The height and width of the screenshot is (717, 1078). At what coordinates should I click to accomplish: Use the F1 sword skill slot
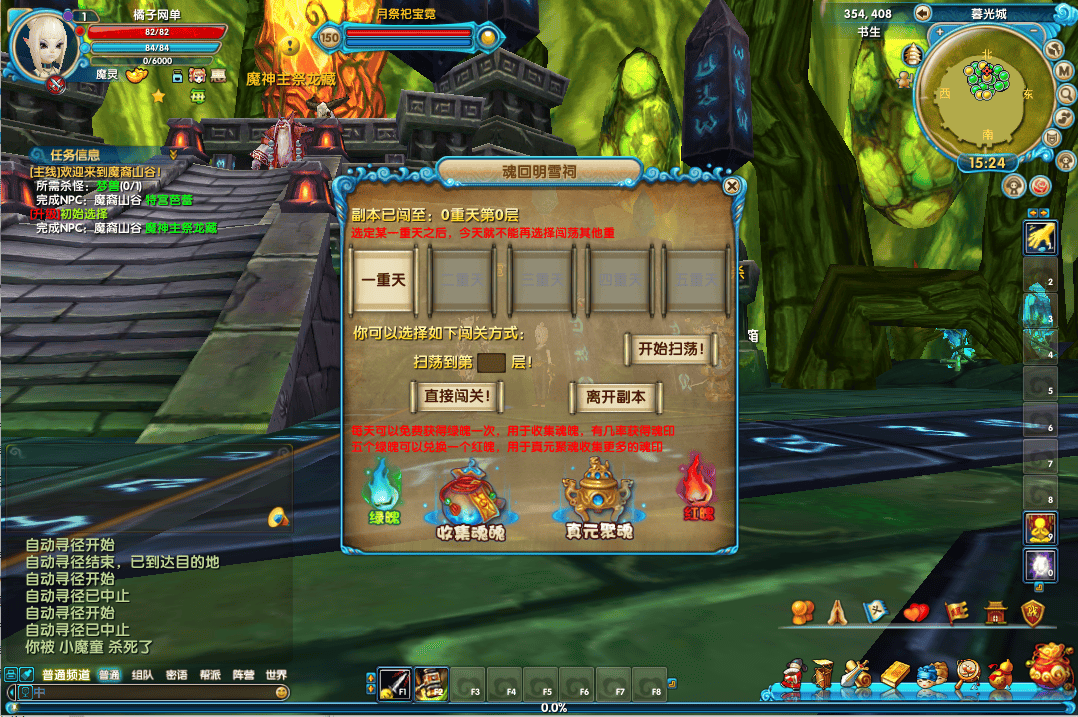coord(395,683)
